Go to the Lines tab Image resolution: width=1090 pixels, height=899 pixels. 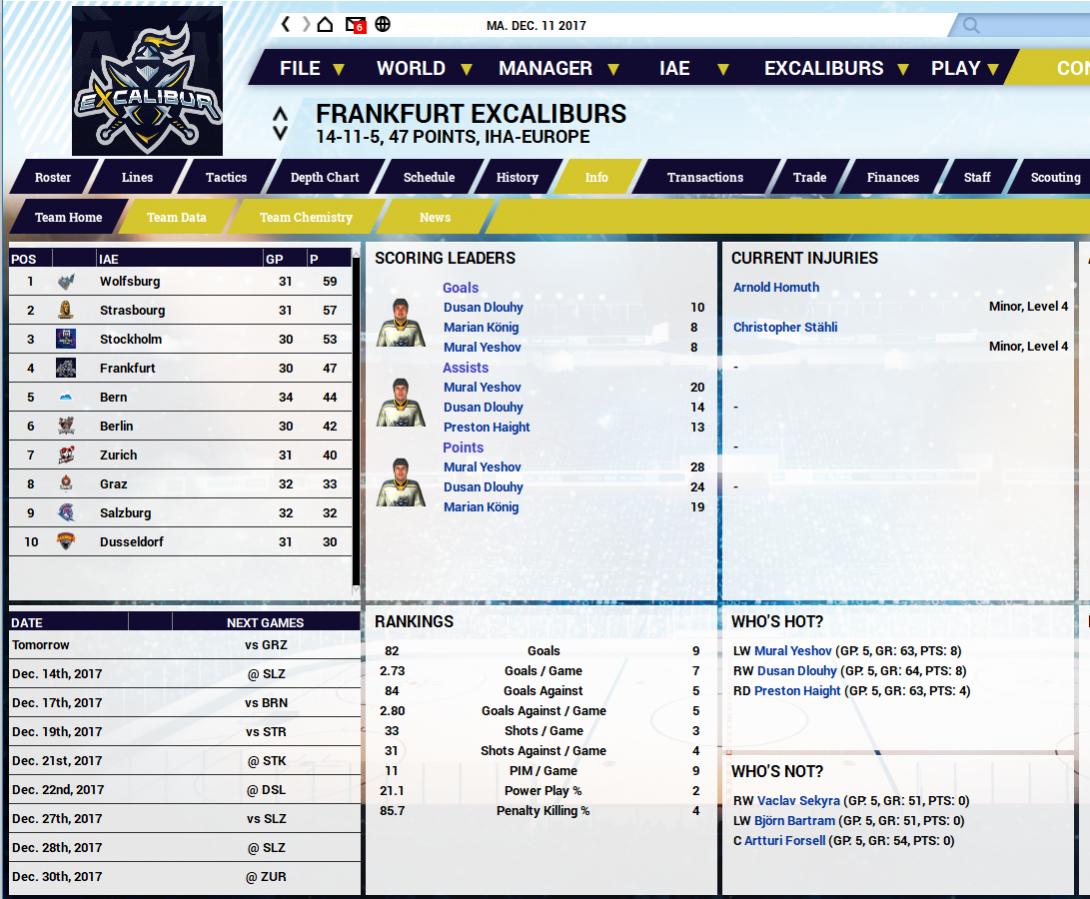point(137,178)
